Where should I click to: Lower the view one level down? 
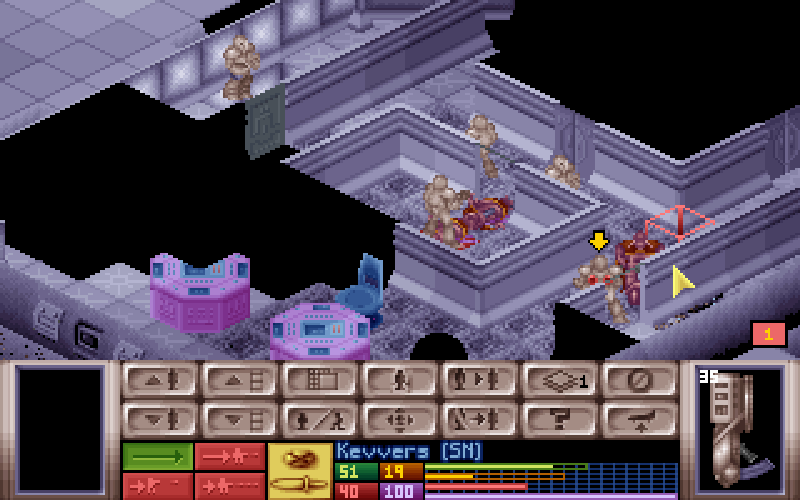240,418
